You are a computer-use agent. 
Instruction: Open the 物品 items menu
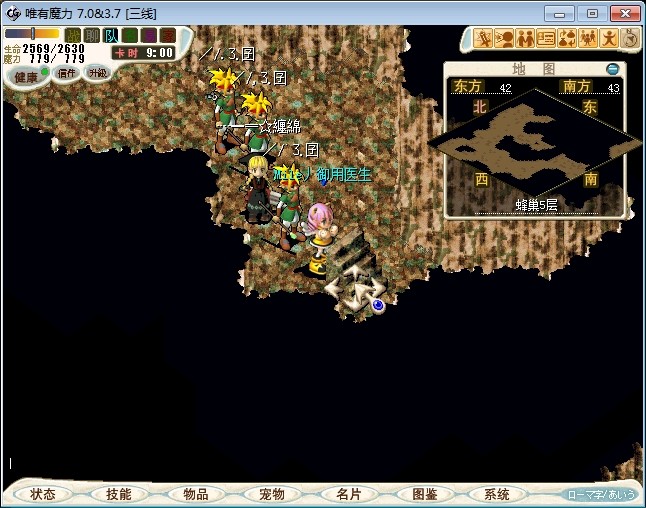pos(195,494)
